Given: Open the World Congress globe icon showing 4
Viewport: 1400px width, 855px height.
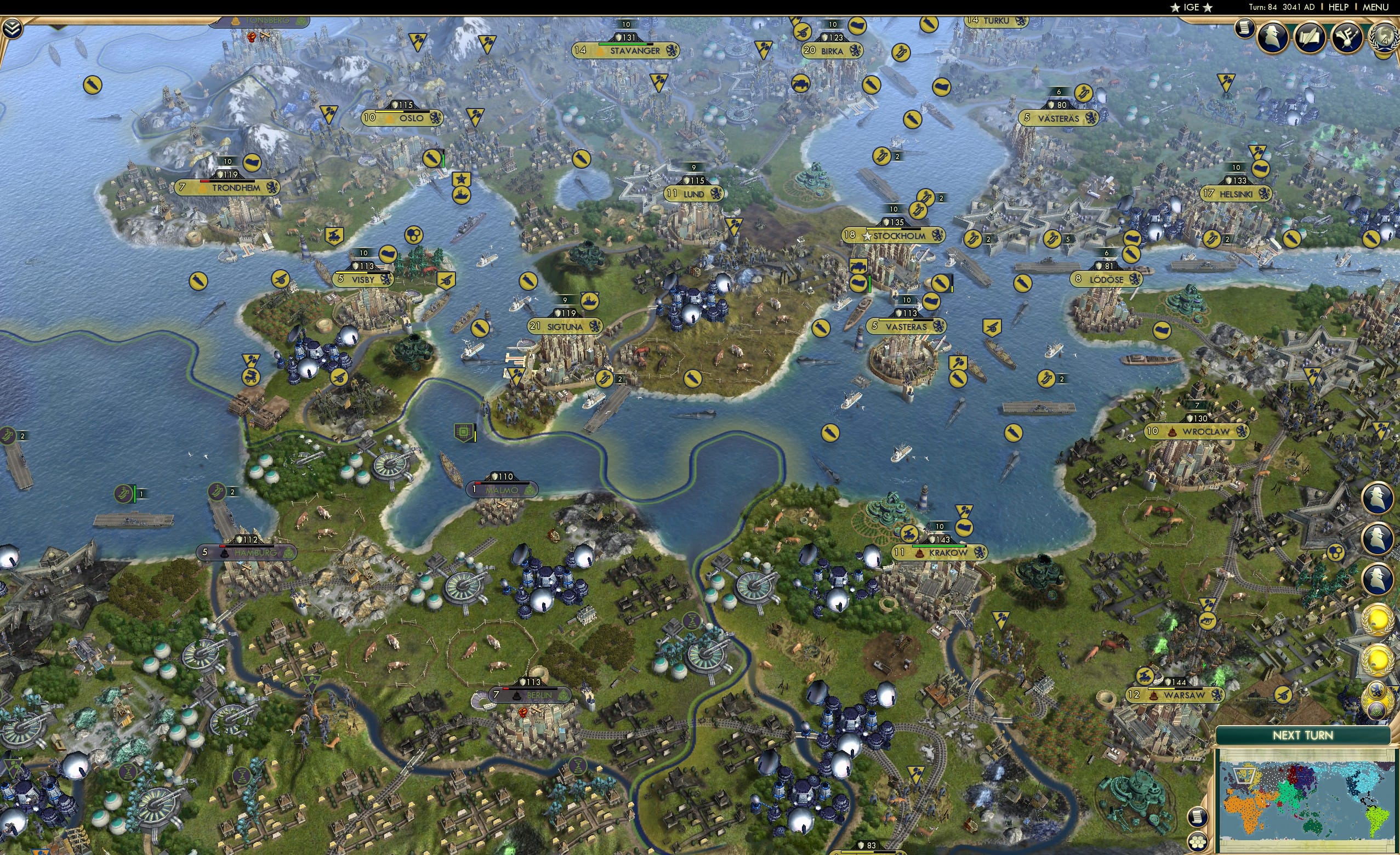Looking at the screenshot, I should (x=1383, y=36).
